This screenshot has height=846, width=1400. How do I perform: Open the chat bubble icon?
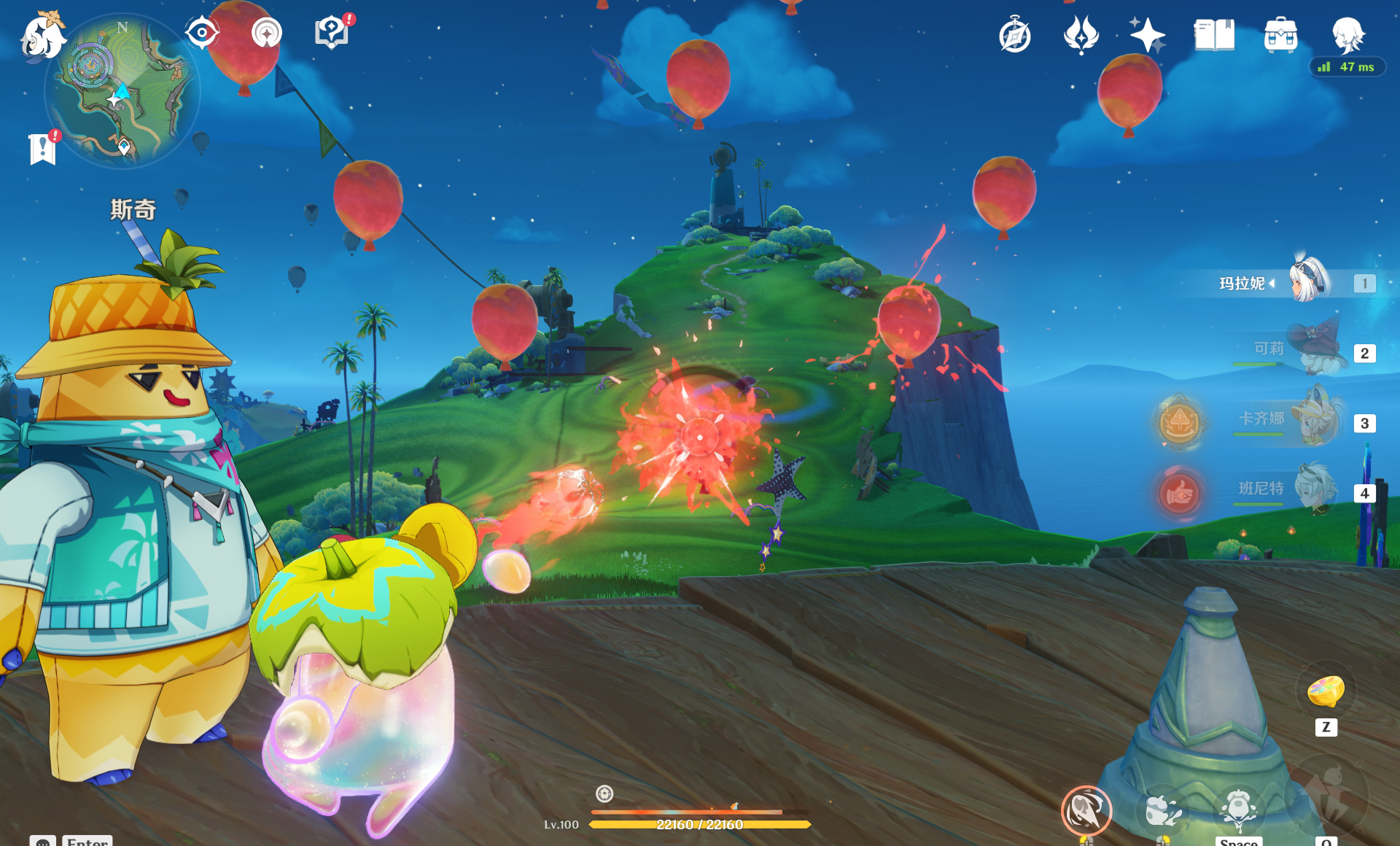43,841
